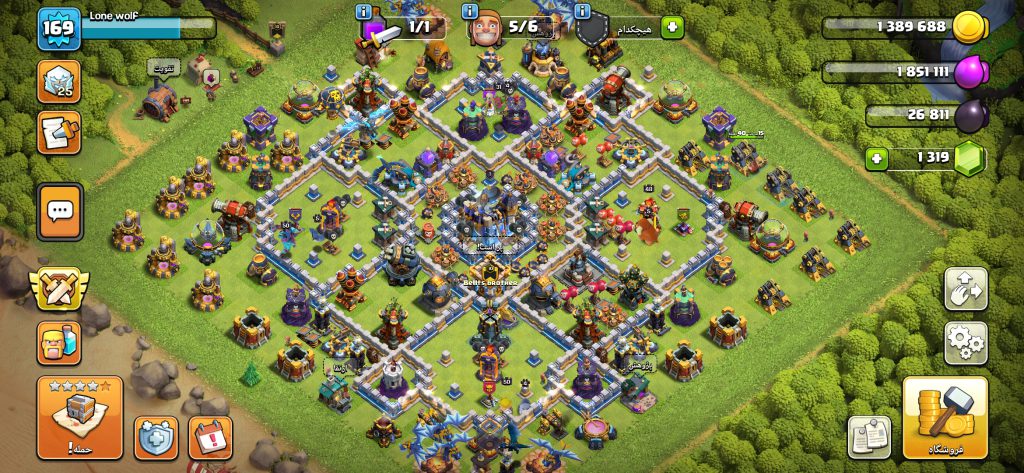Open the pinned notes button beside Shop
The width and height of the screenshot is (1024, 473).
coord(869,437)
